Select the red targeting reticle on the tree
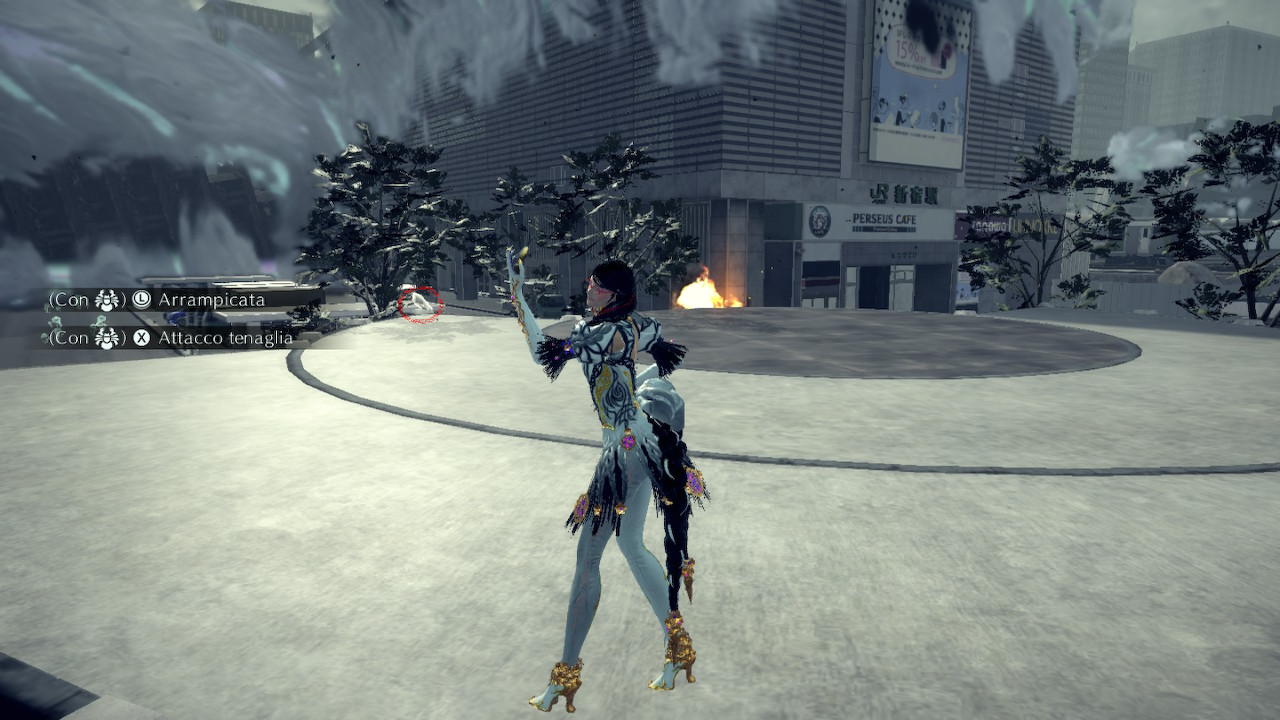The width and height of the screenshot is (1280, 720). coord(418,303)
